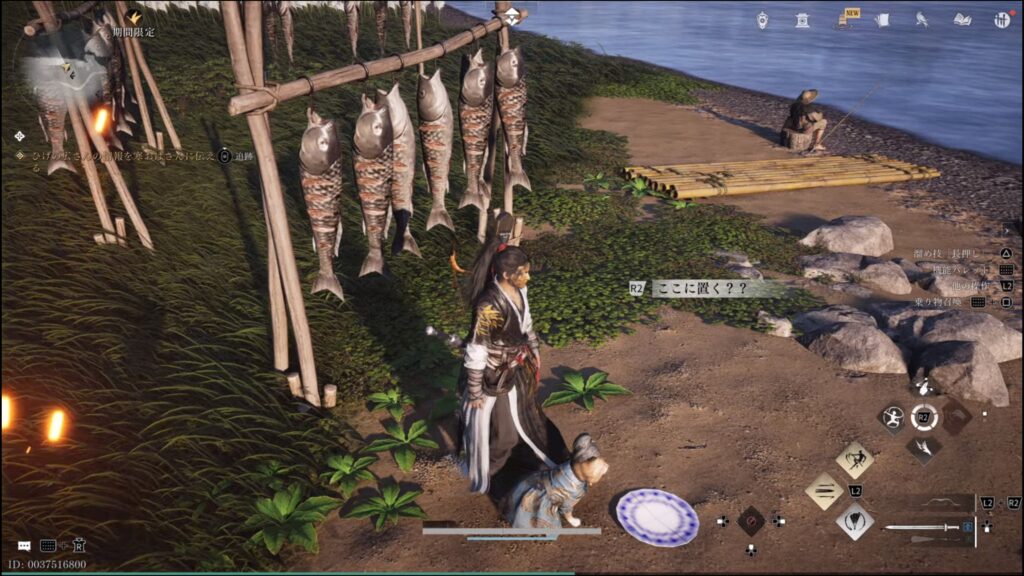1024x576 pixels.
Task: Open the round menu icon with red dot
Action: [x=1001, y=19]
